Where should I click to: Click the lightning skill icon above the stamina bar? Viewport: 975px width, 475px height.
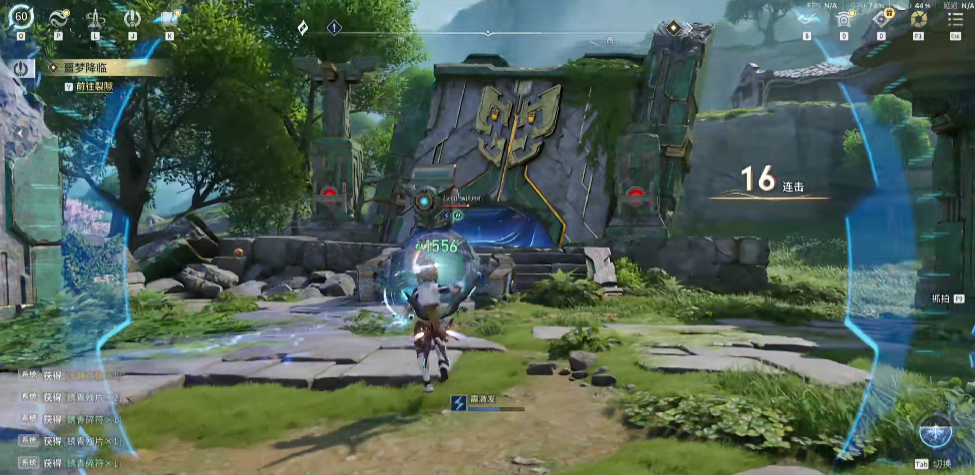click(458, 403)
